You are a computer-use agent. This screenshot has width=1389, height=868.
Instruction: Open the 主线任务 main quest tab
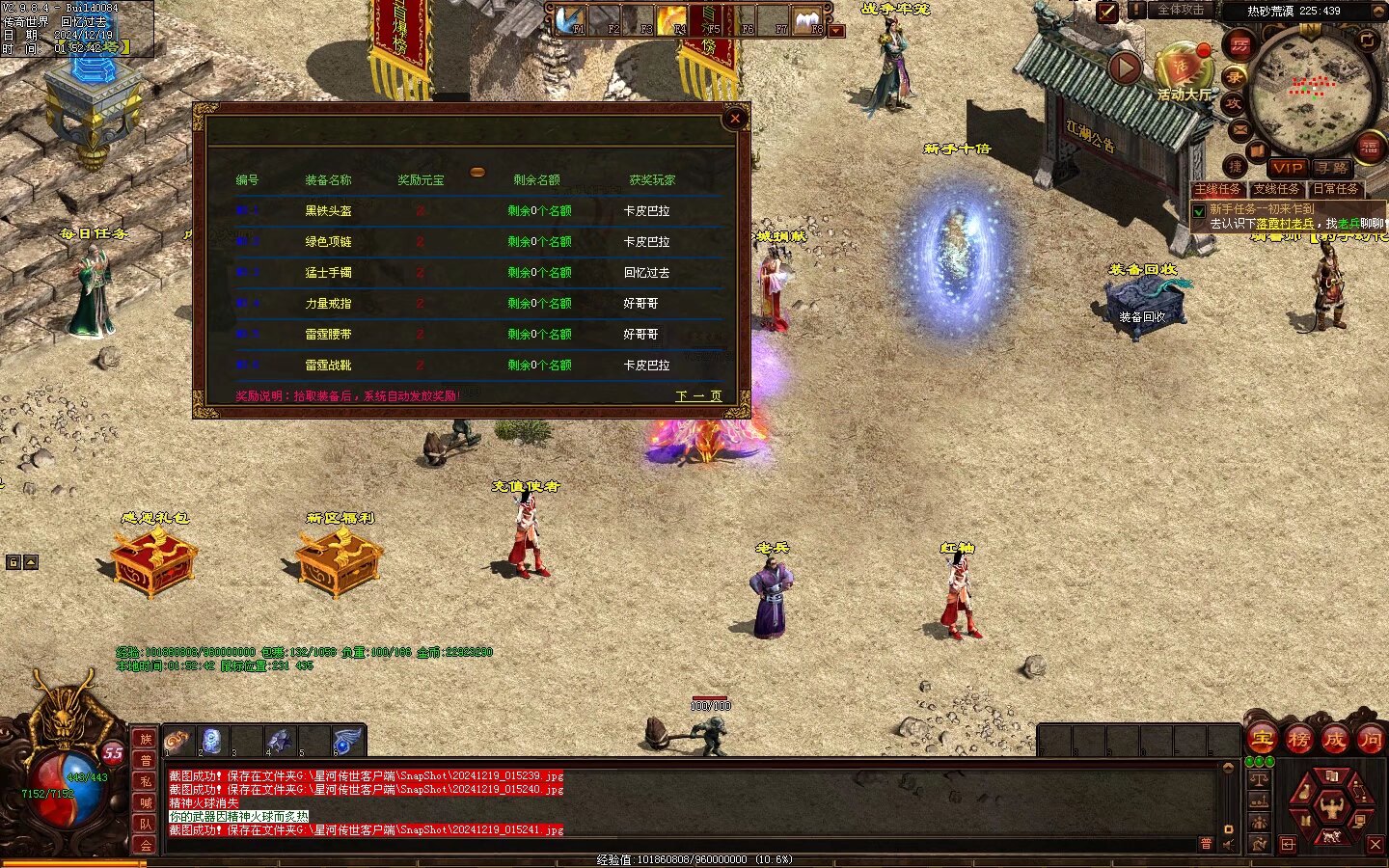pyautogui.click(x=1218, y=189)
